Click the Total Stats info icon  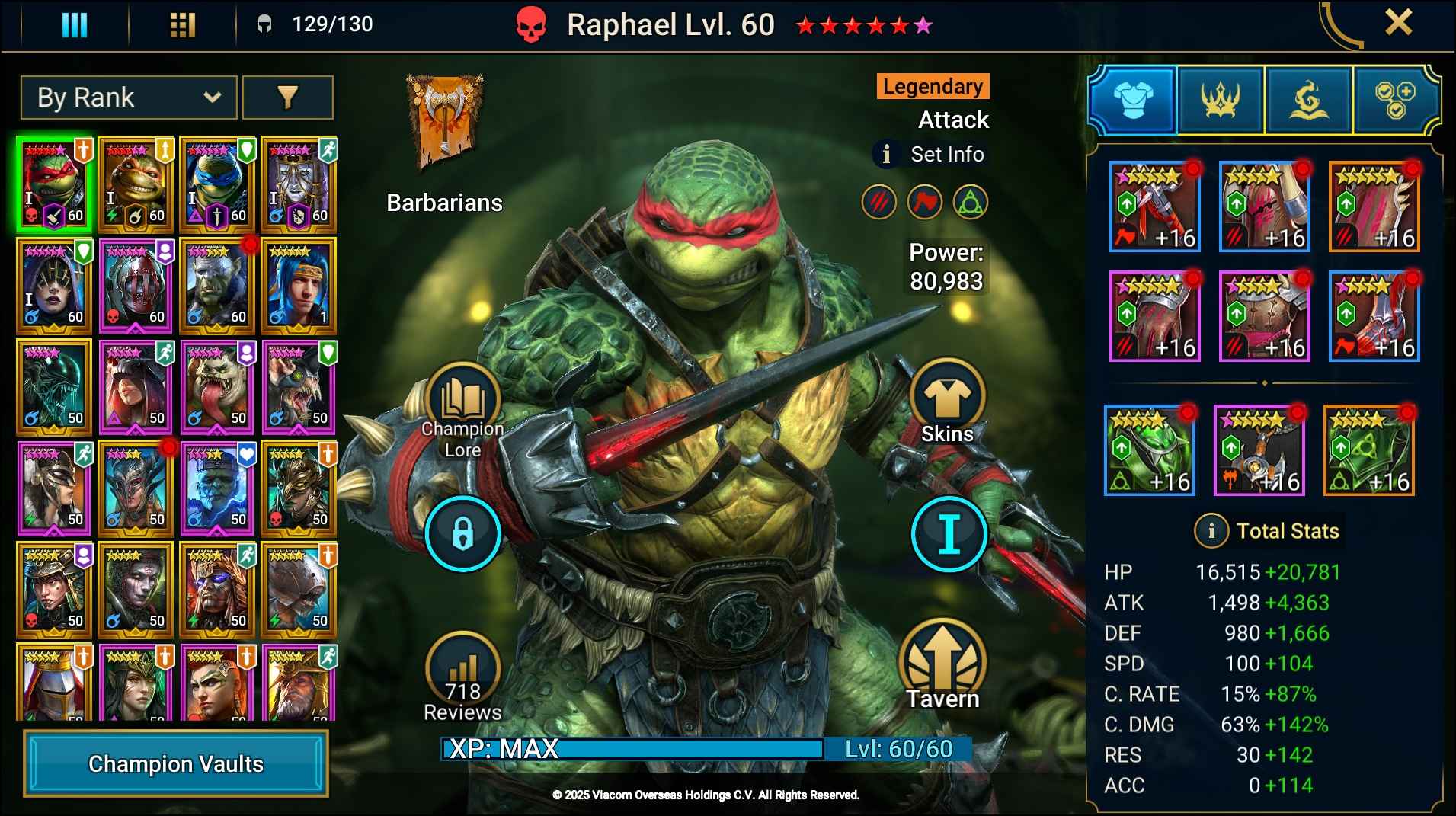point(1211,531)
